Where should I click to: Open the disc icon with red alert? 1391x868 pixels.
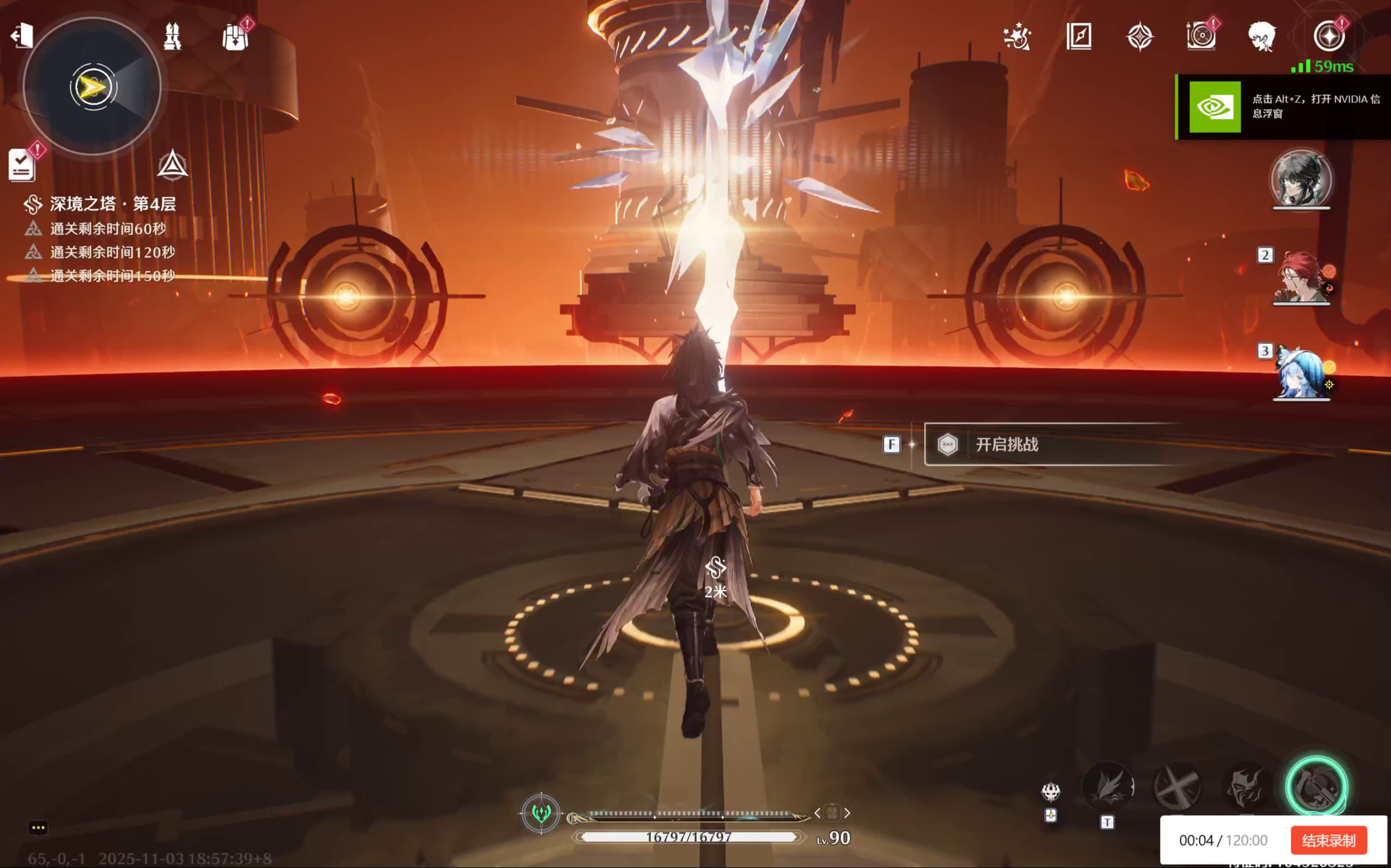1201,36
